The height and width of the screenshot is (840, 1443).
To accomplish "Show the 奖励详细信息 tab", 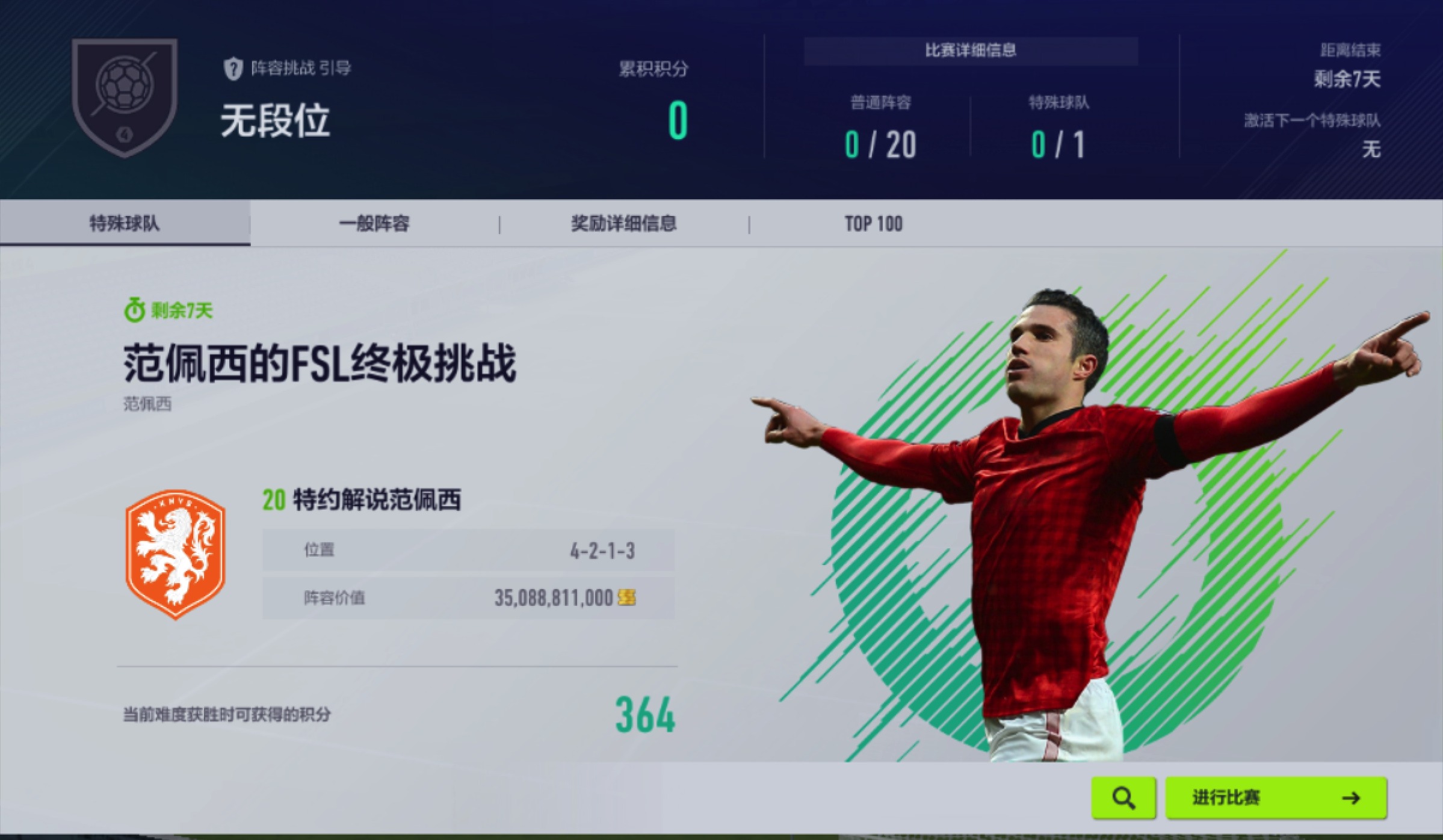I will click(x=623, y=224).
